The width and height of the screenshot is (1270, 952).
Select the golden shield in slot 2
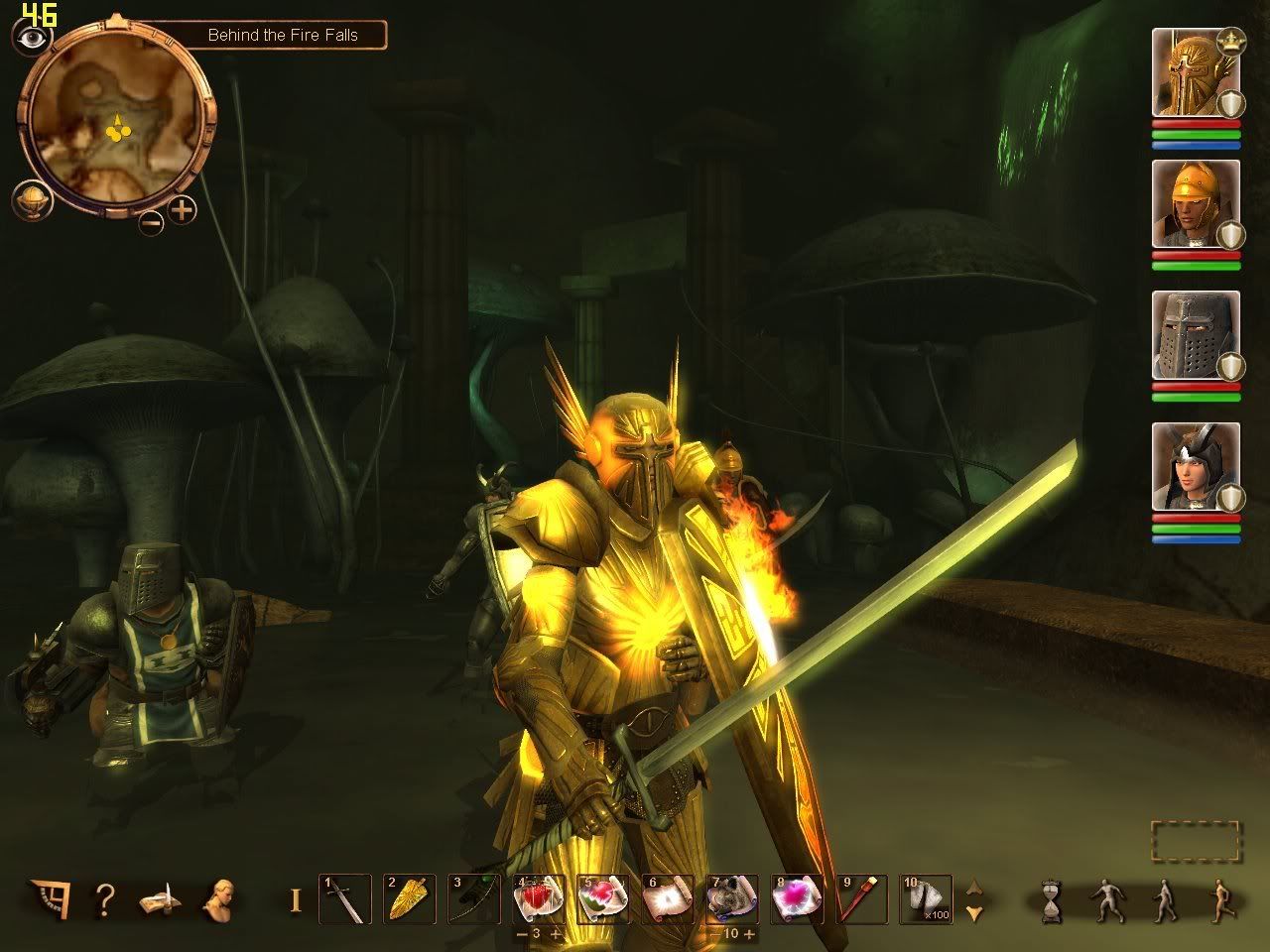tap(409, 899)
